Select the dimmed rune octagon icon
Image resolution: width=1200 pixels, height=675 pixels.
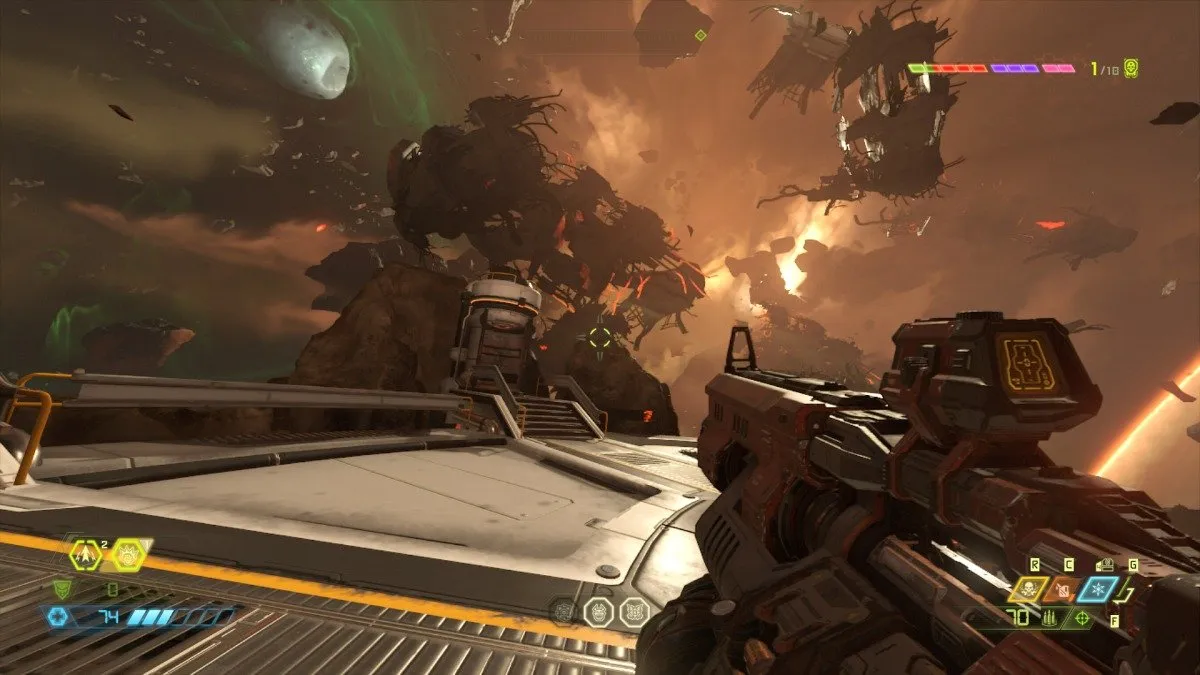(564, 611)
